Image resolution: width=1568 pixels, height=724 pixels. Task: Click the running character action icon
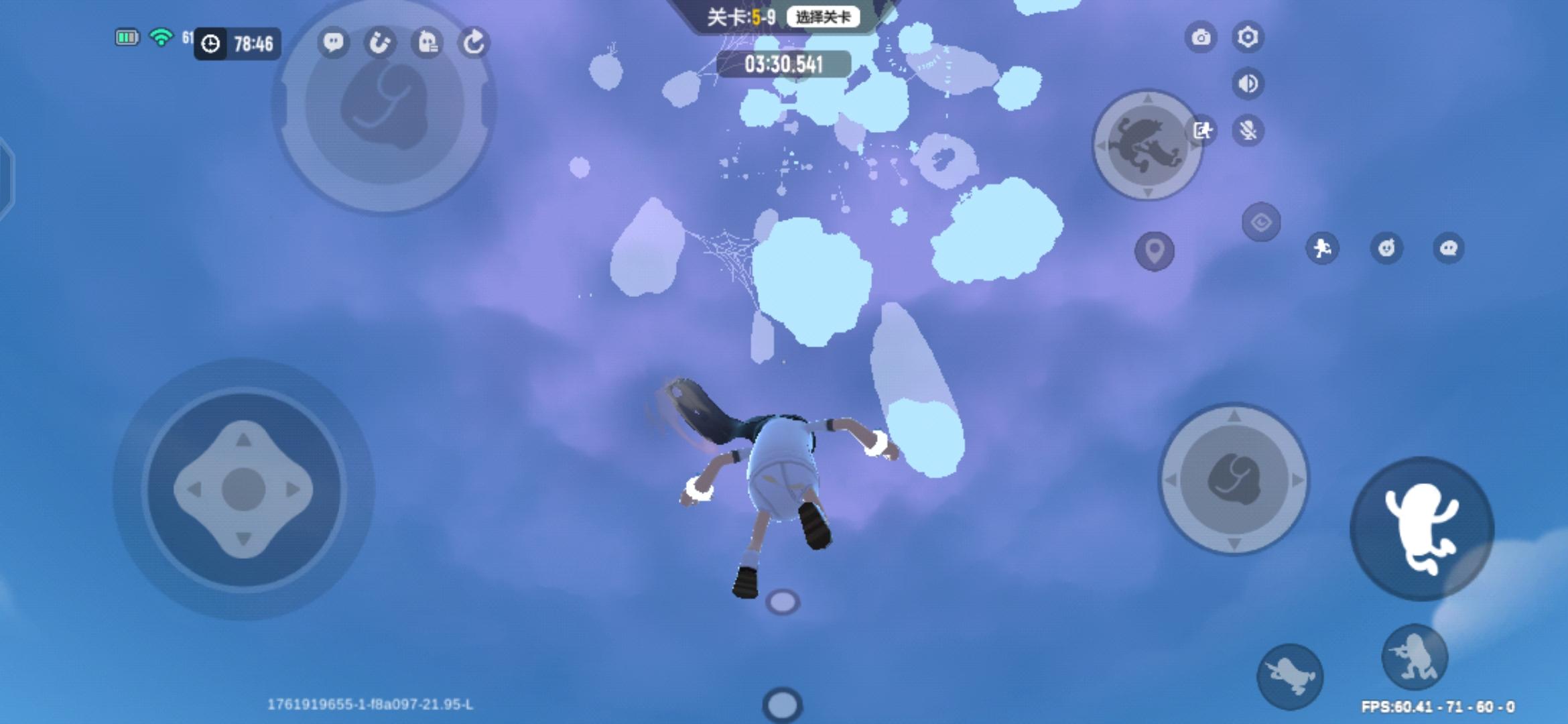pos(1322,248)
